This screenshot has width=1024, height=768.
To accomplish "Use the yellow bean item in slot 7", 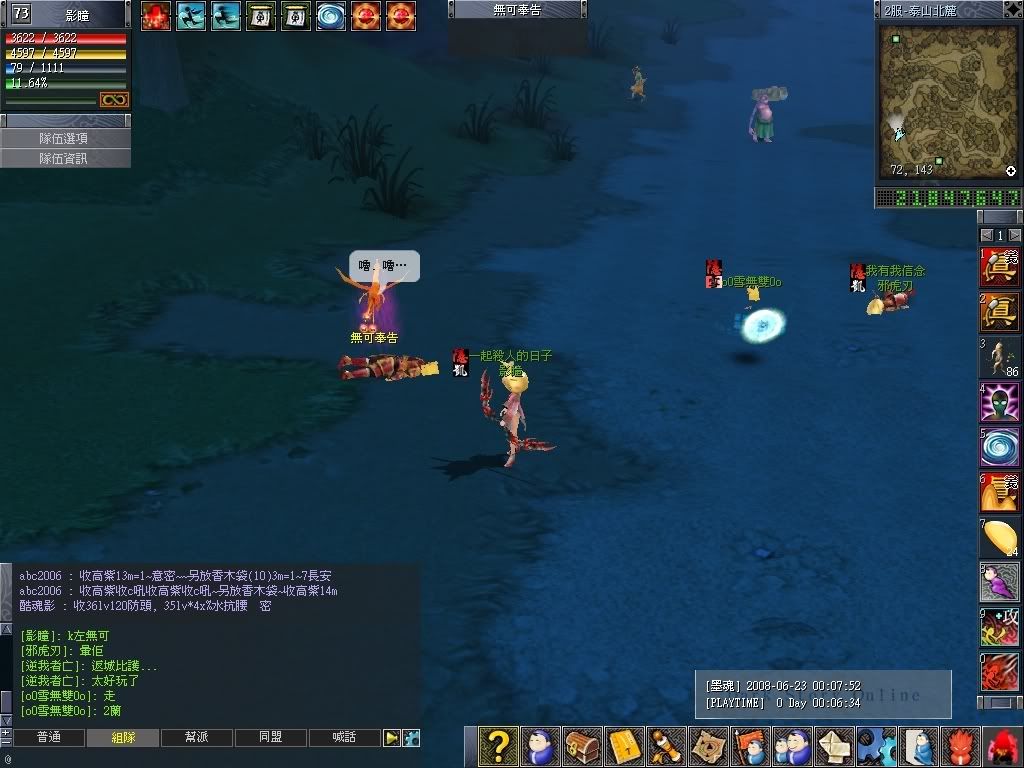I will pyautogui.click(x=999, y=537).
